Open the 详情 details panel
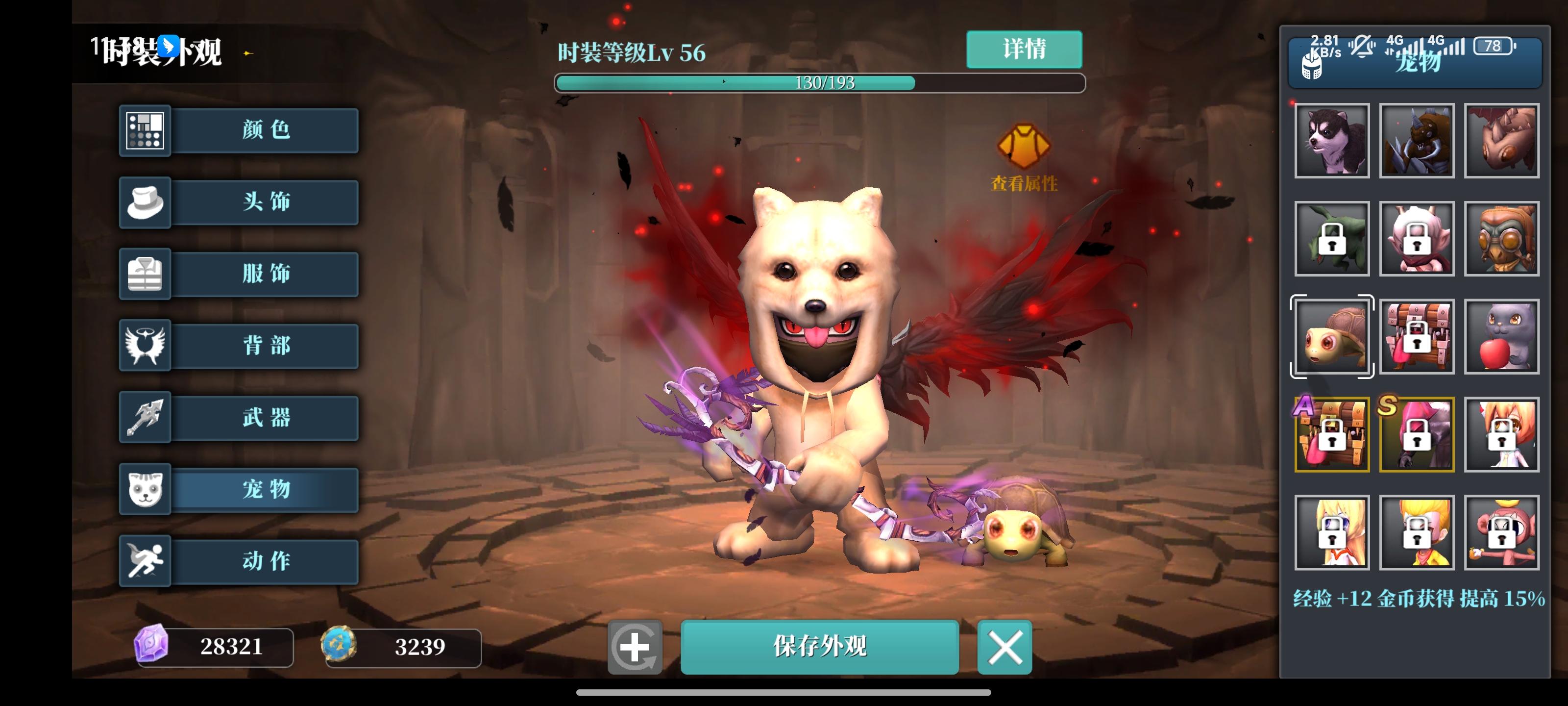The width and height of the screenshot is (1568, 706). (x=1024, y=50)
